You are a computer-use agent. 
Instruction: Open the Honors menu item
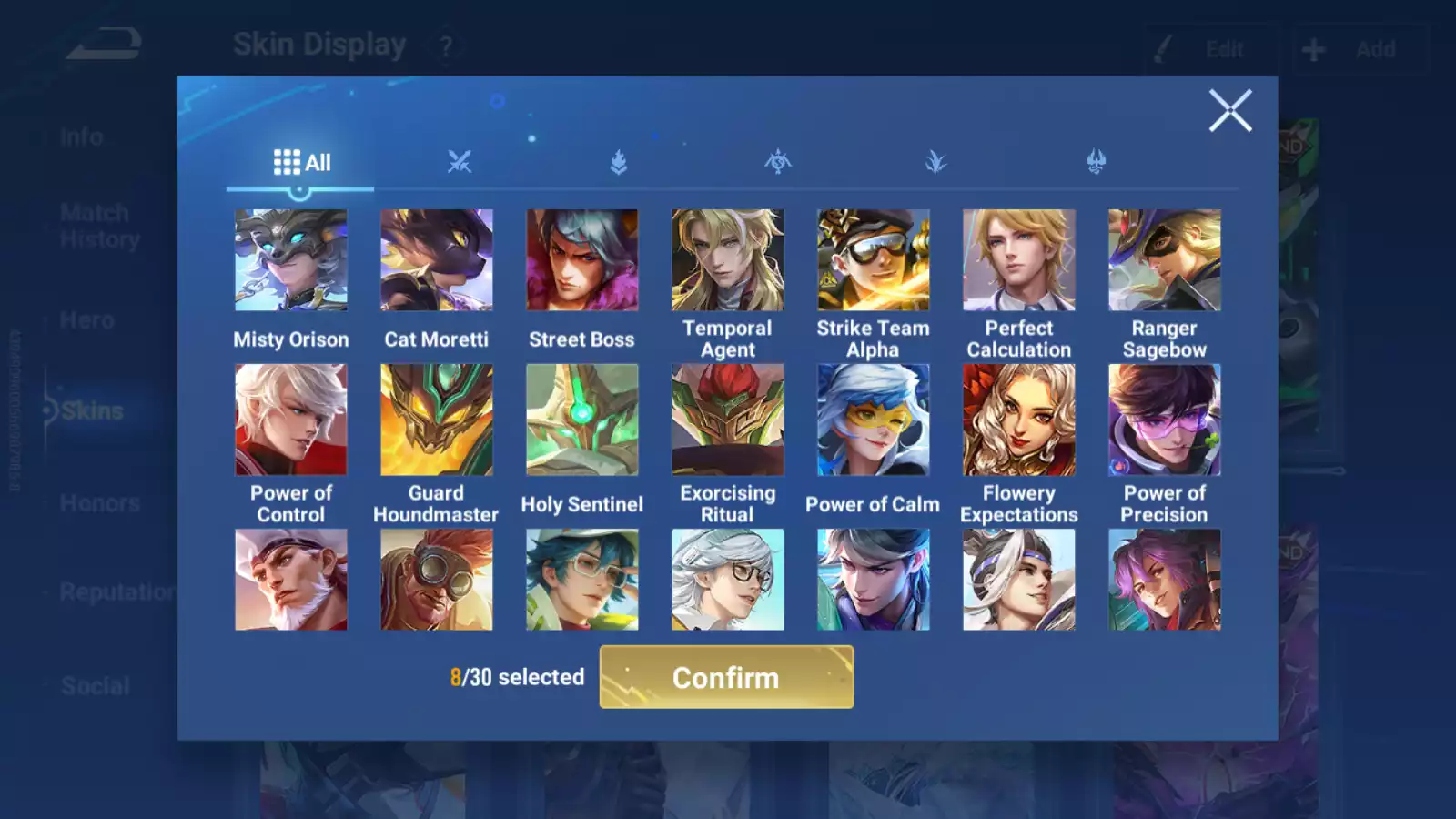tap(98, 502)
